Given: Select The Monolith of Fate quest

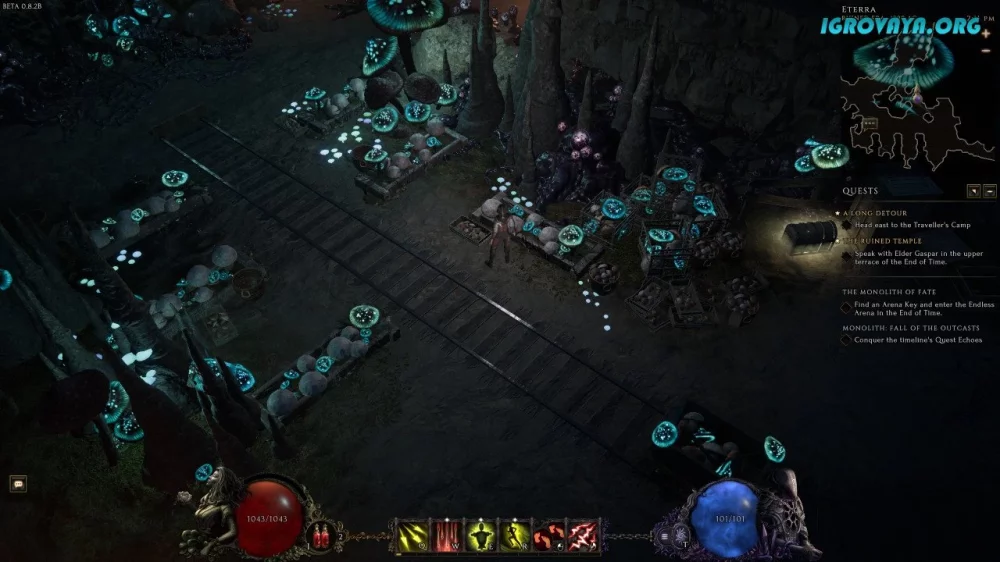Looking at the screenshot, I should 890,291.
